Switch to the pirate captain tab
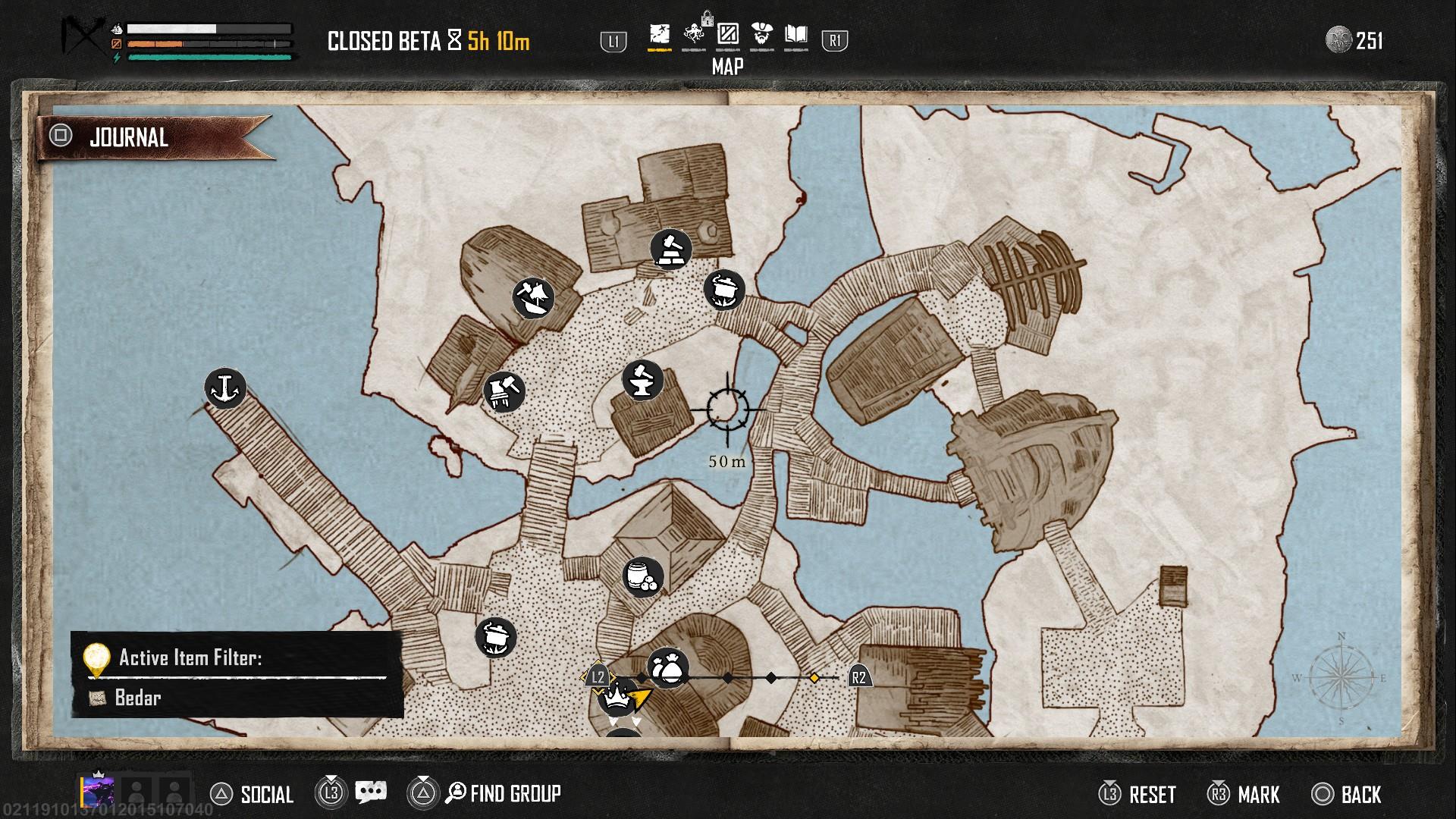Viewport: 1456px width, 819px height. click(762, 35)
